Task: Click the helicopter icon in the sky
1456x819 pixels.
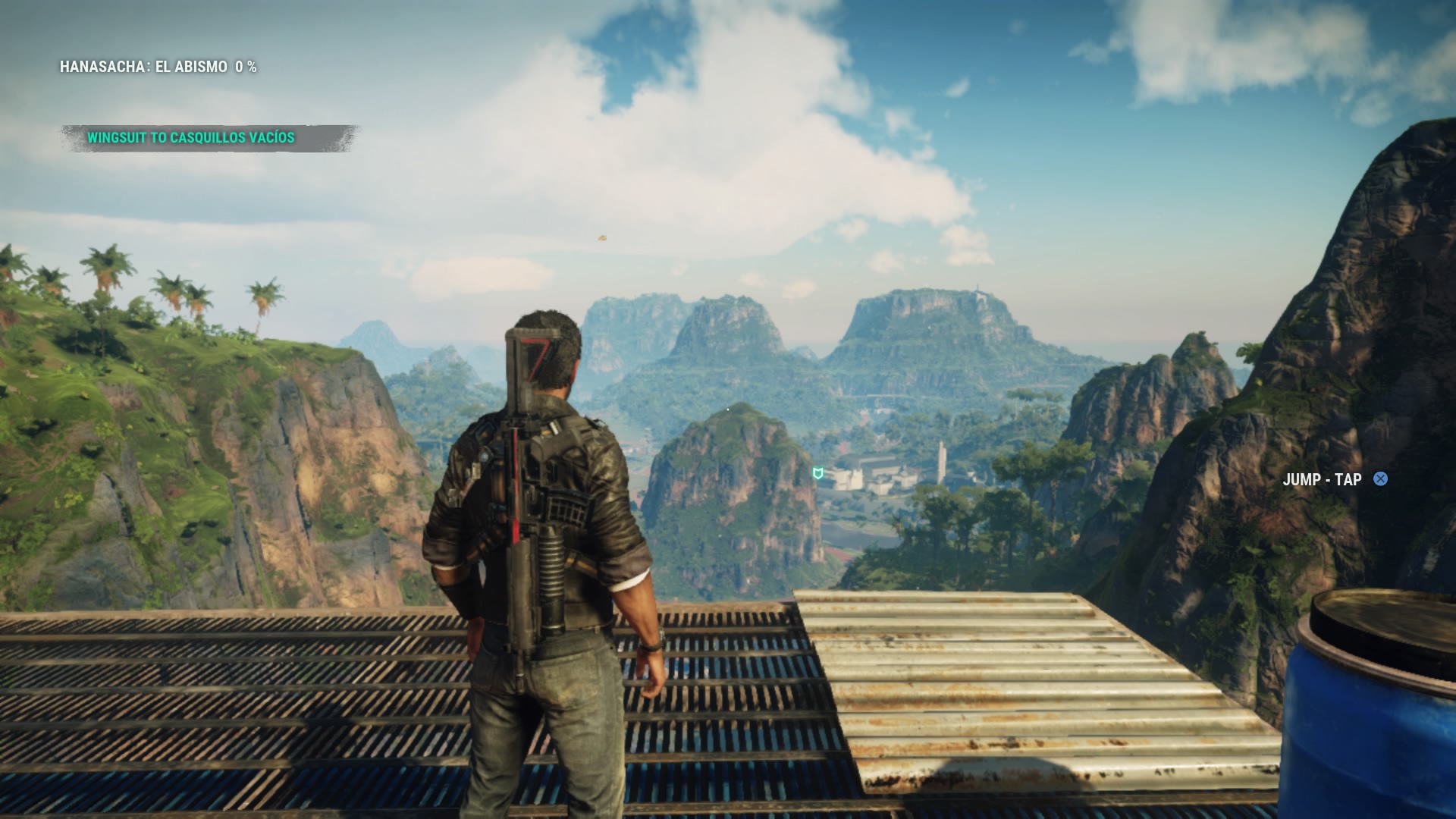Action: (602, 237)
